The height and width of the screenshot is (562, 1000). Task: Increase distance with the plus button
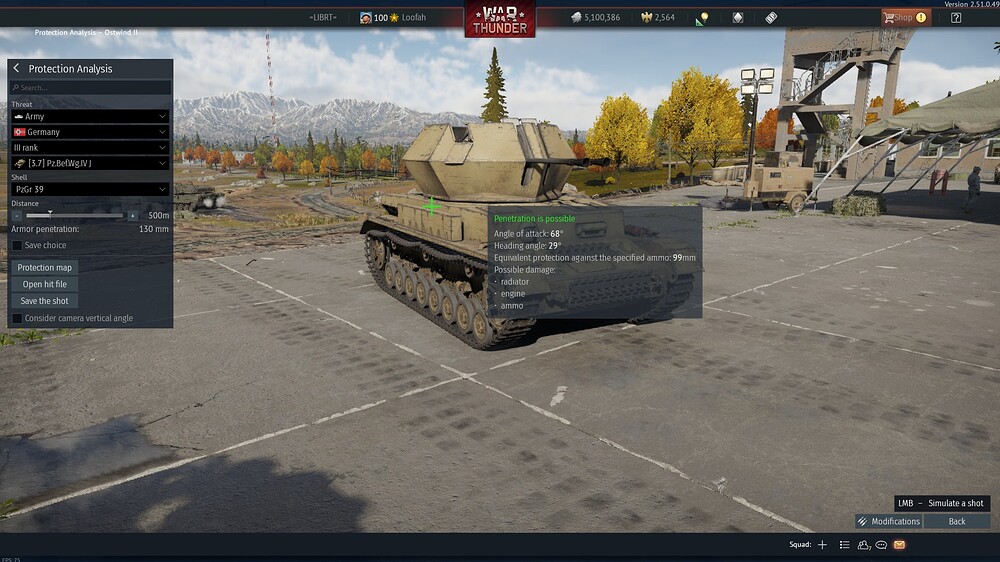click(x=133, y=215)
